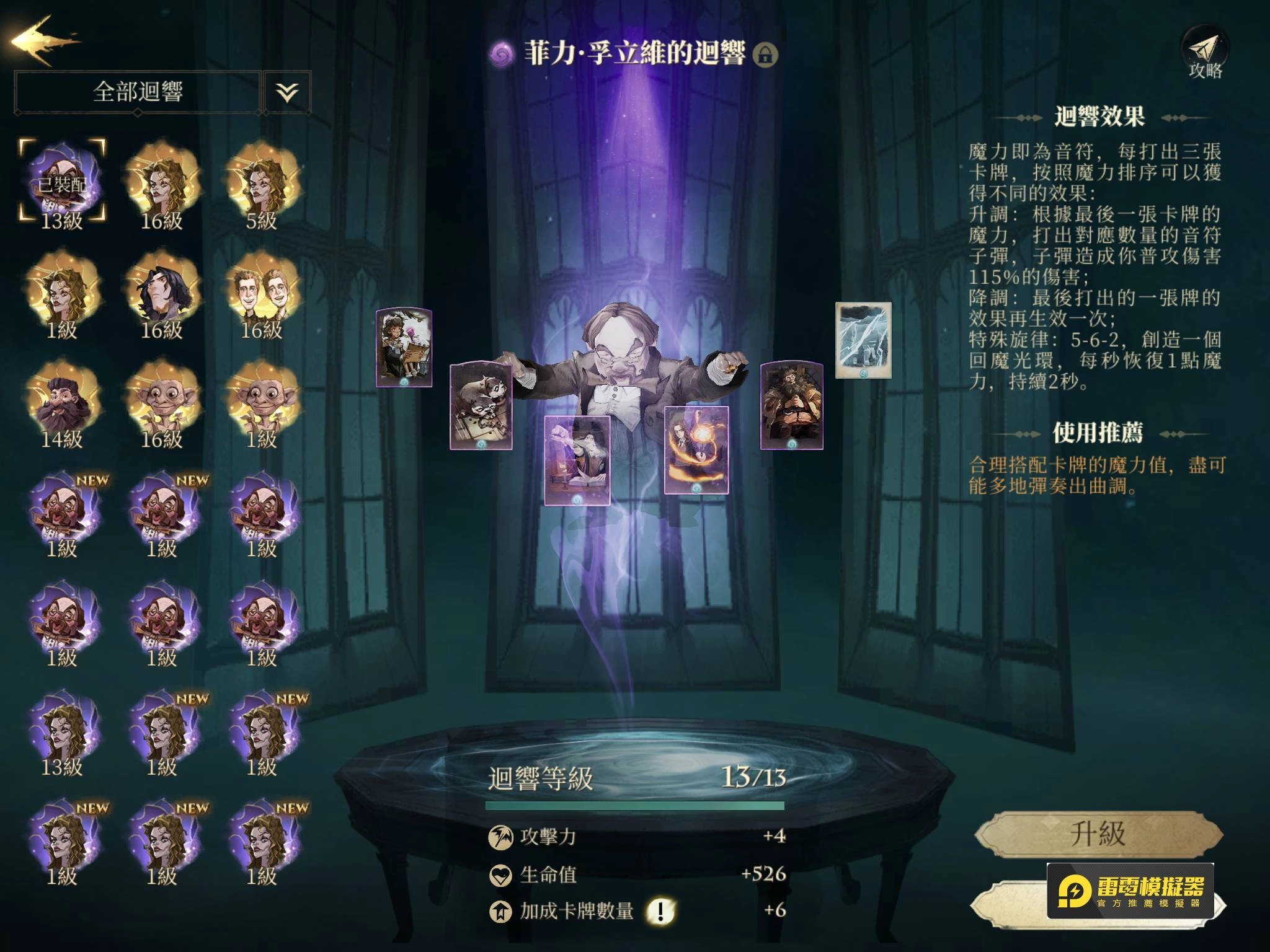
Task: Select the Dobby echo at 1級
Action: click(262, 402)
